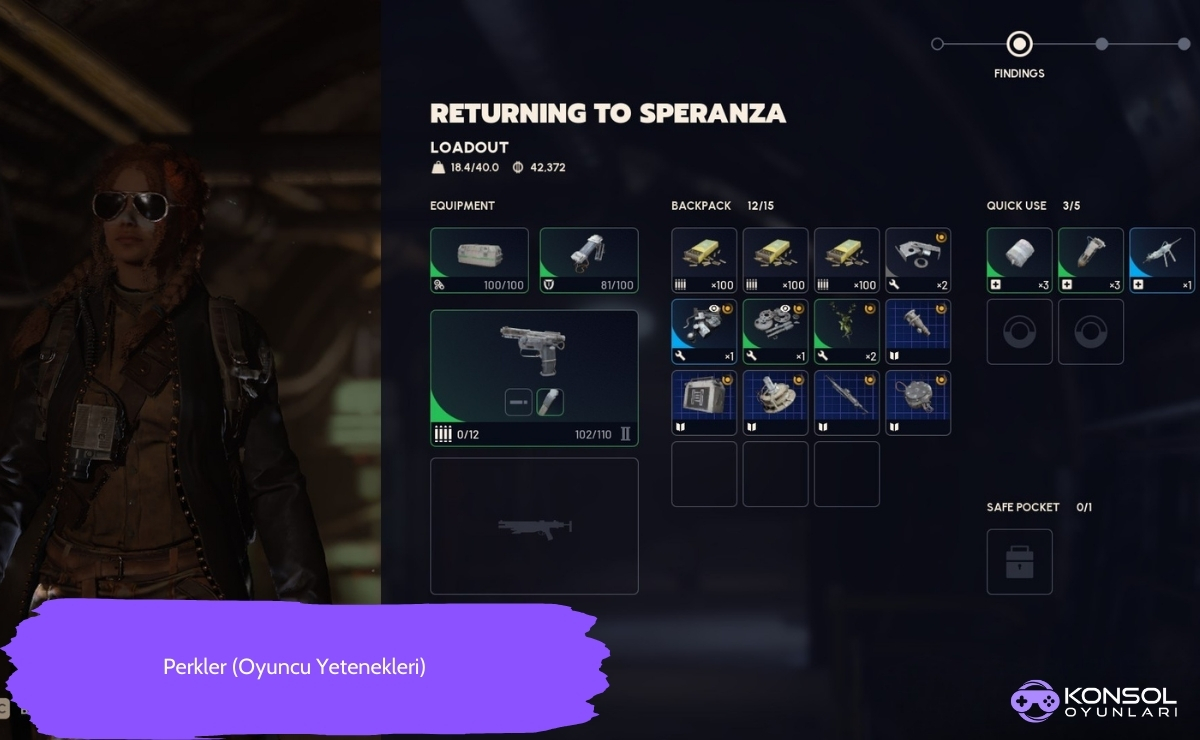The image size is (1200, 740).
Task: Click the pistol's installed attachment slot
Action: [x=550, y=402]
